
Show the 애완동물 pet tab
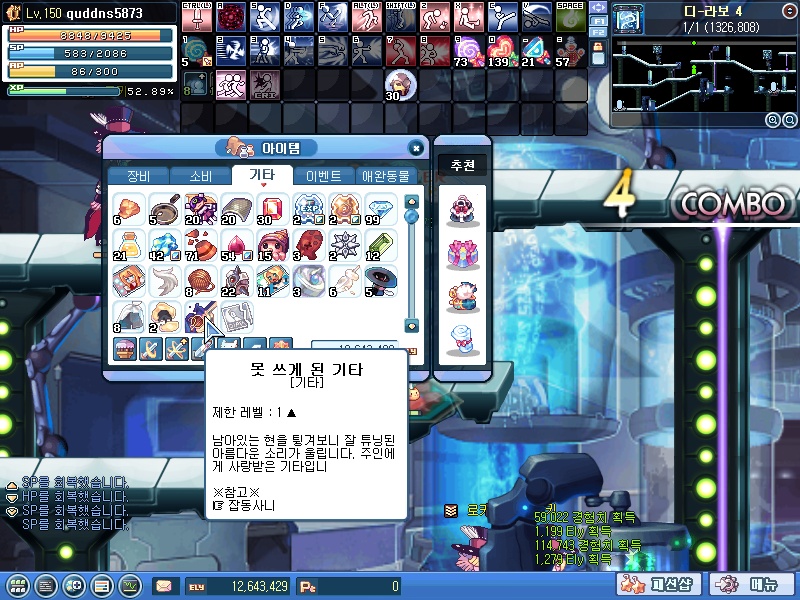(385, 176)
